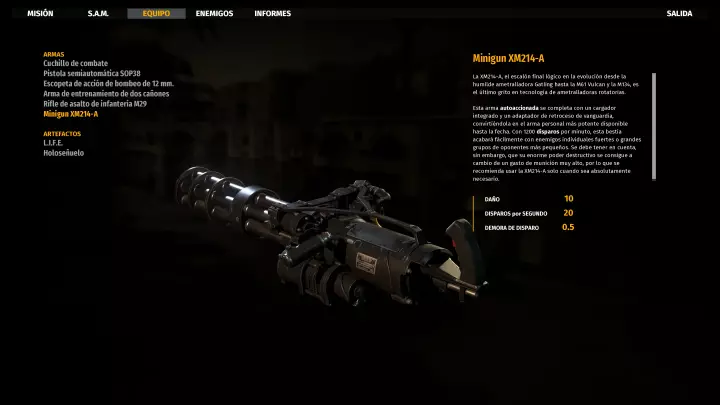This screenshot has height=405, width=720.
Task: Select Arma de entrenamiento de dos cañones
Action: click(x=106, y=93)
